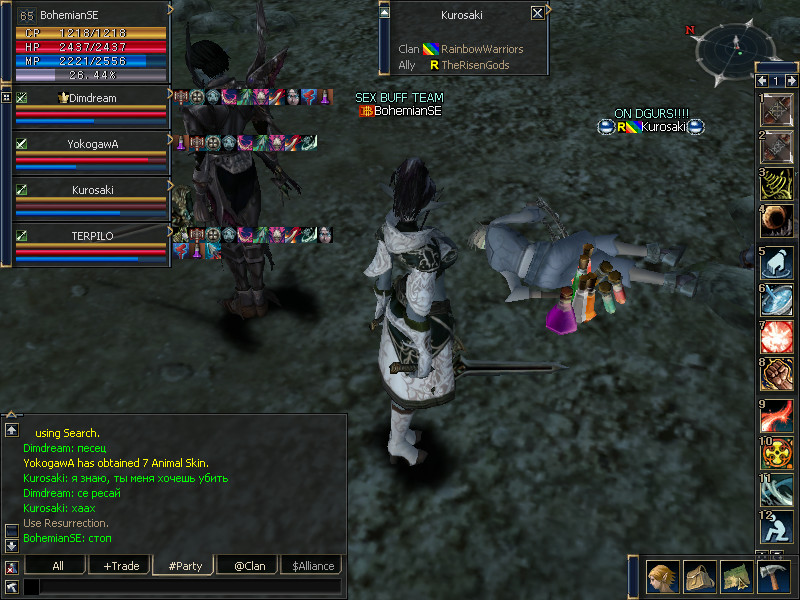Switch to the +Trade chat tab
The width and height of the screenshot is (800, 600).
coord(121,566)
